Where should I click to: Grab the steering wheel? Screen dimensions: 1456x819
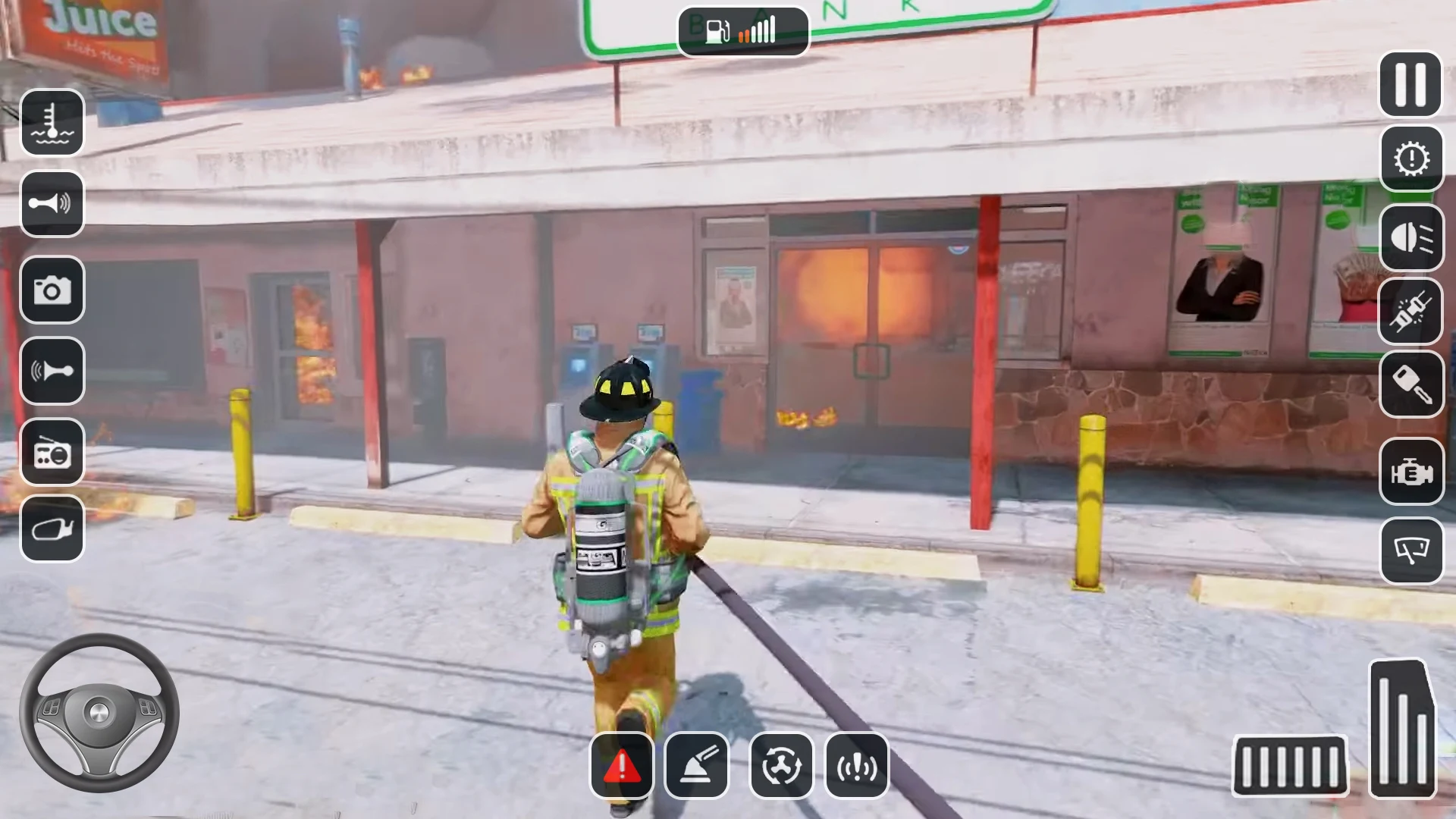tap(99, 713)
